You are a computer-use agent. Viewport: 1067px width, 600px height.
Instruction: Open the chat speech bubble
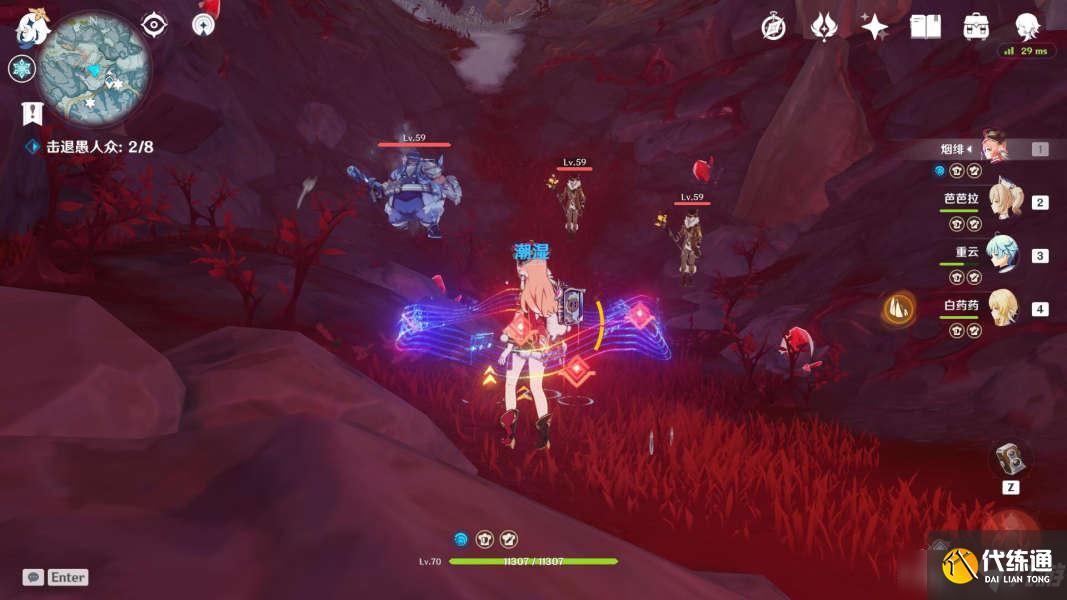pos(33,577)
